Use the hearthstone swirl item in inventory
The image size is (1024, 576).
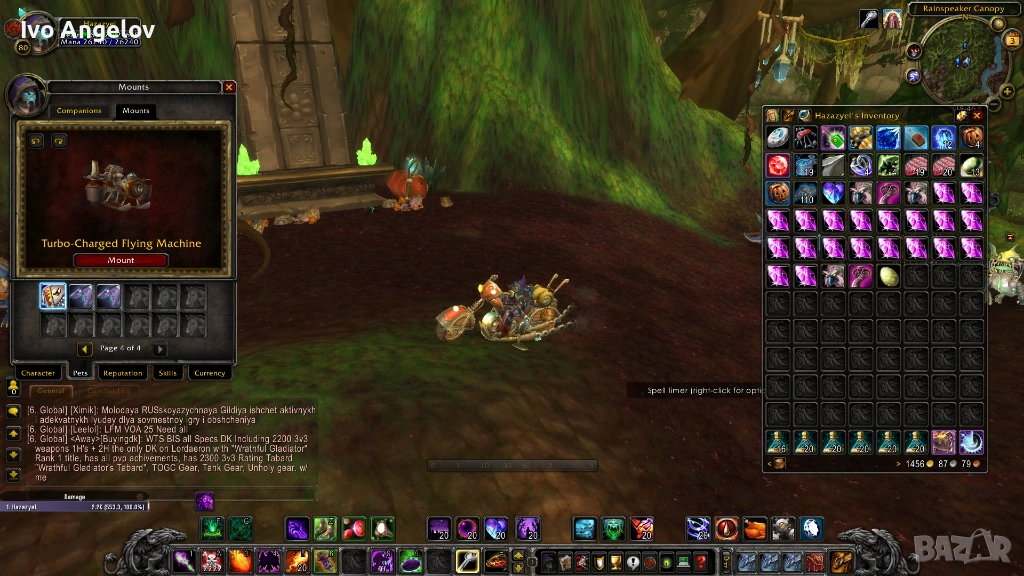pyautogui.click(x=971, y=441)
